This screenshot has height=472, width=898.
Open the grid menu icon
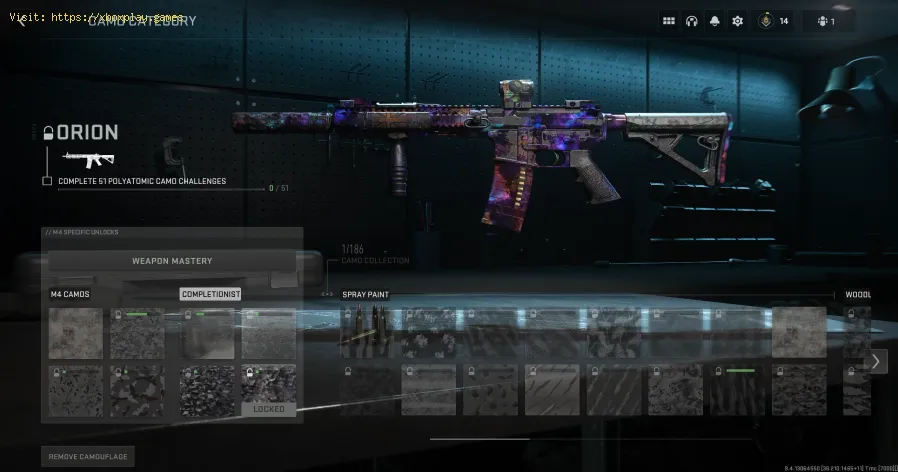[669, 21]
